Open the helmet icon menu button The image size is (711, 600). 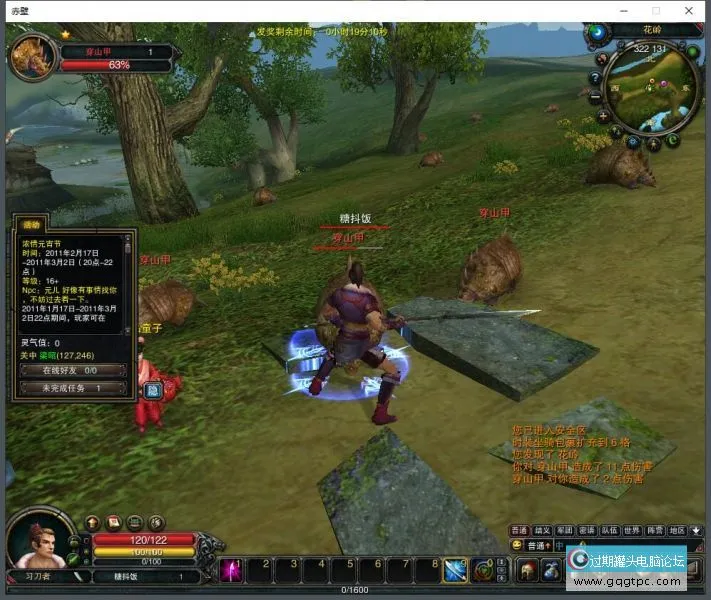tap(527, 571)
